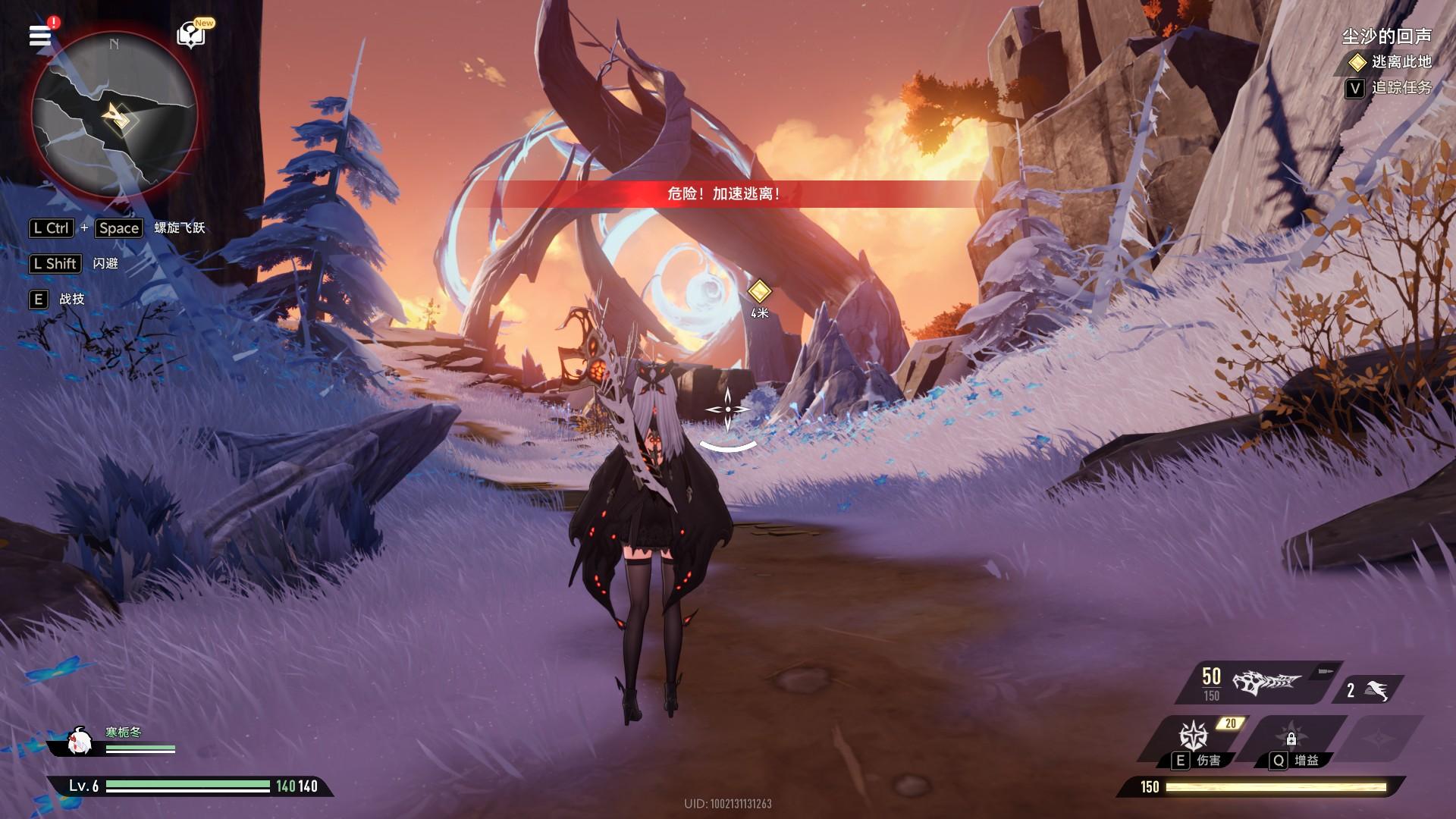Open the guide book icon marked New

tap(191, 35)
